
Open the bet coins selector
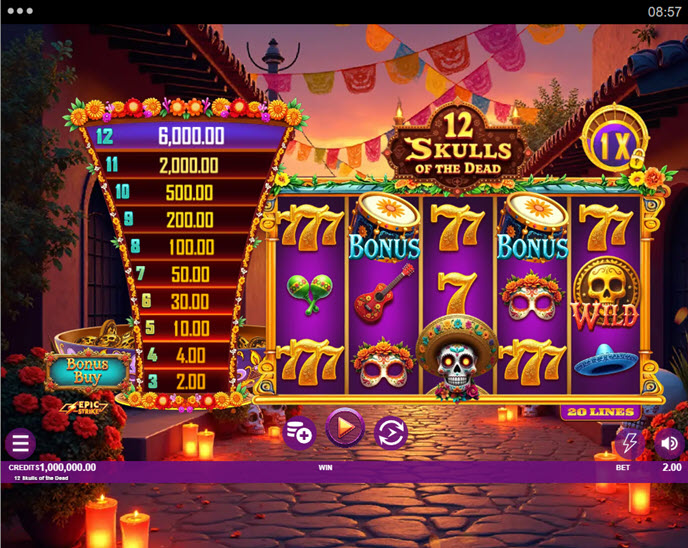[300, 431]
